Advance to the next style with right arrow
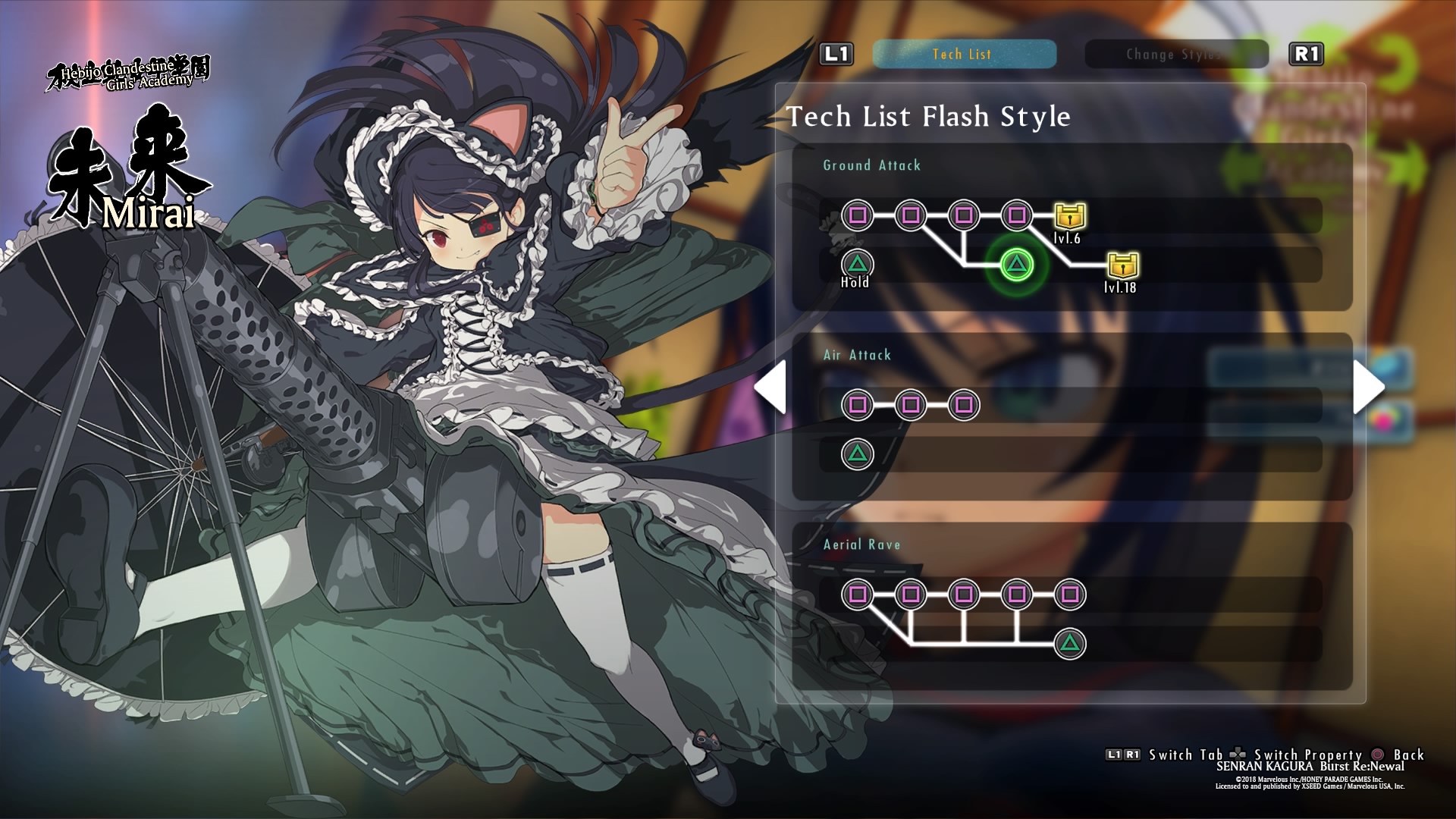This screenshot has width=1456, height=819. pos(1370,388)
